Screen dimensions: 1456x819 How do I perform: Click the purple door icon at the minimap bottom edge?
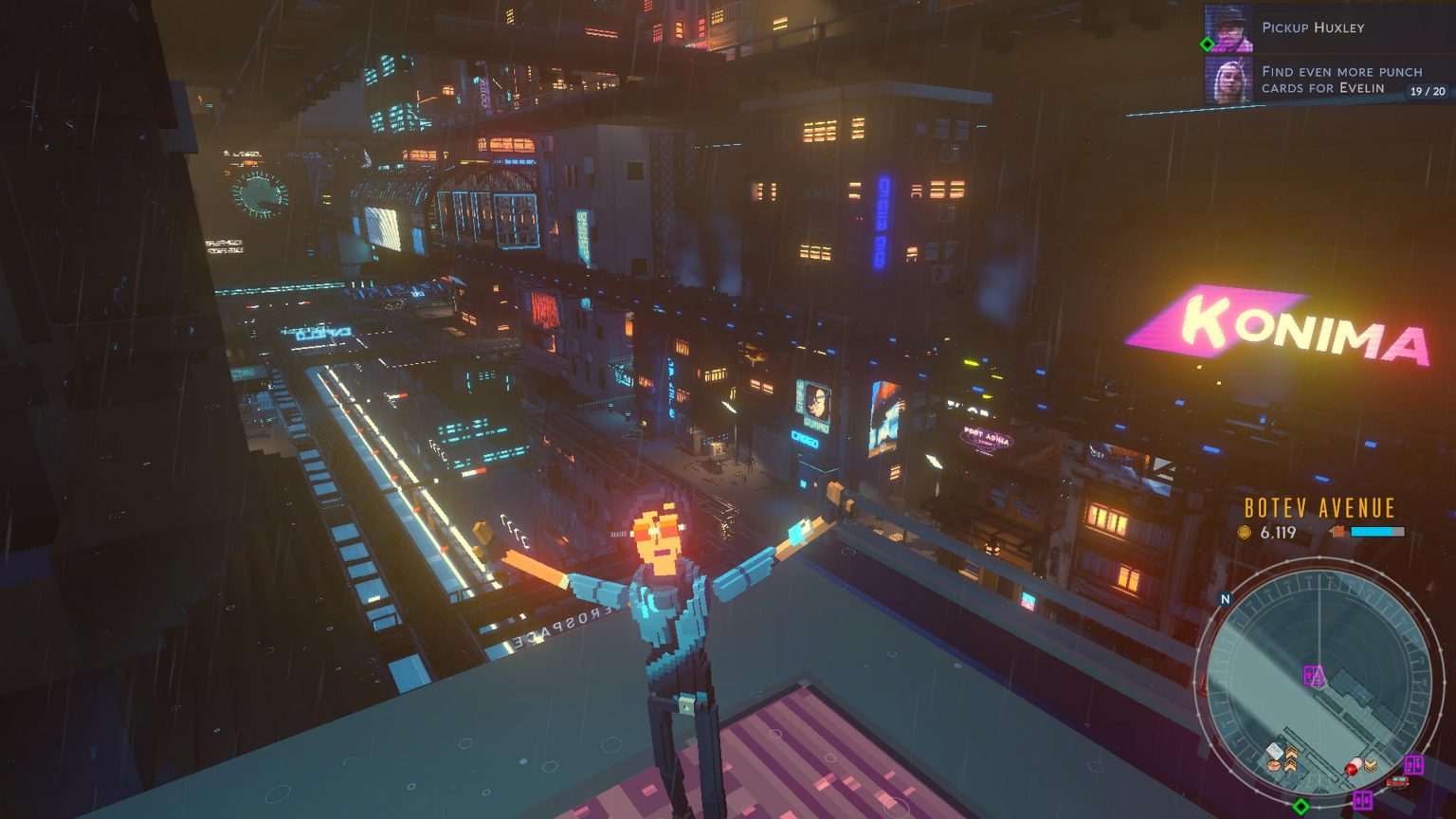[x=1363, y=801]
